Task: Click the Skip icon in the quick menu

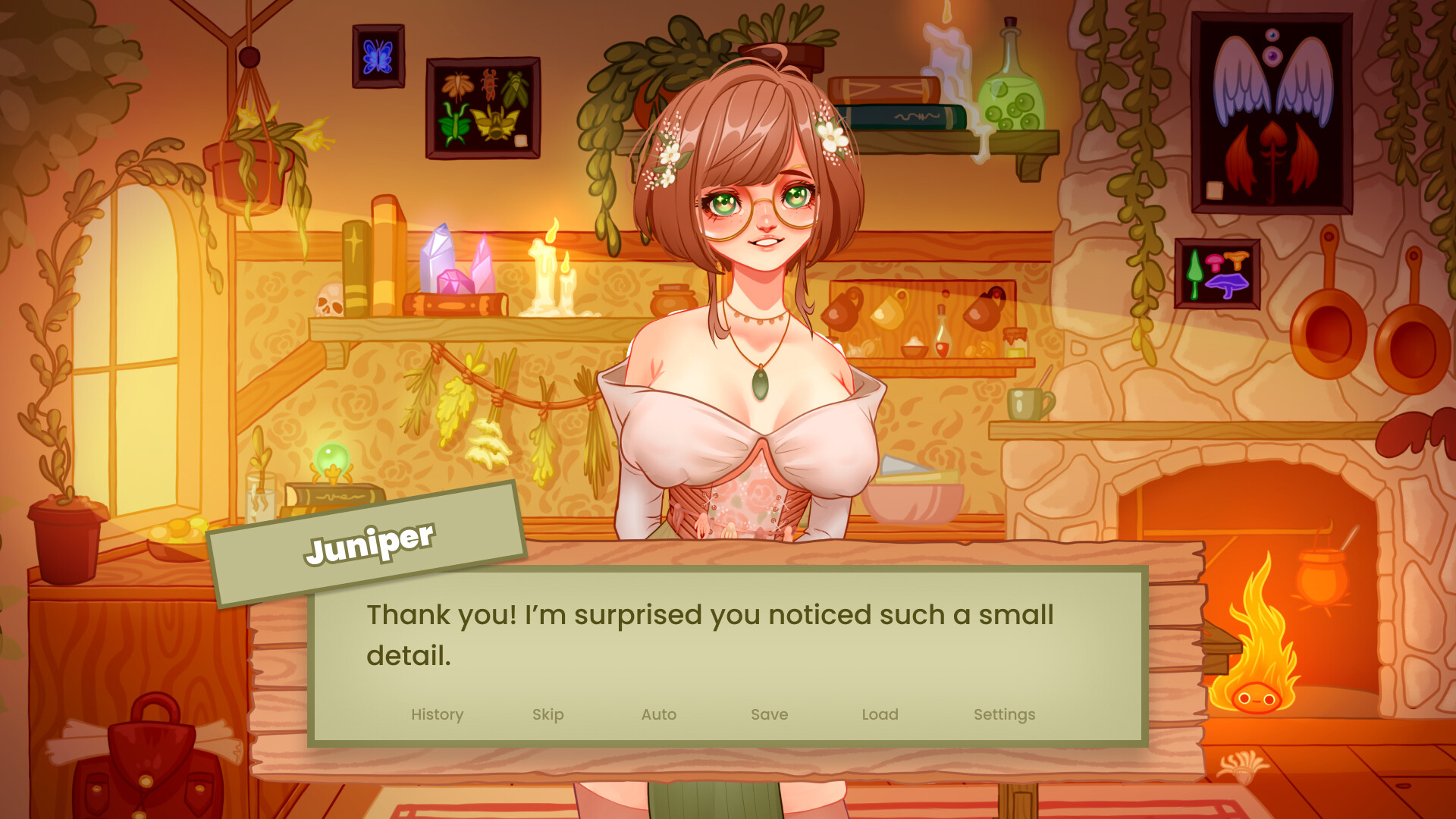Action: point(548,714)
